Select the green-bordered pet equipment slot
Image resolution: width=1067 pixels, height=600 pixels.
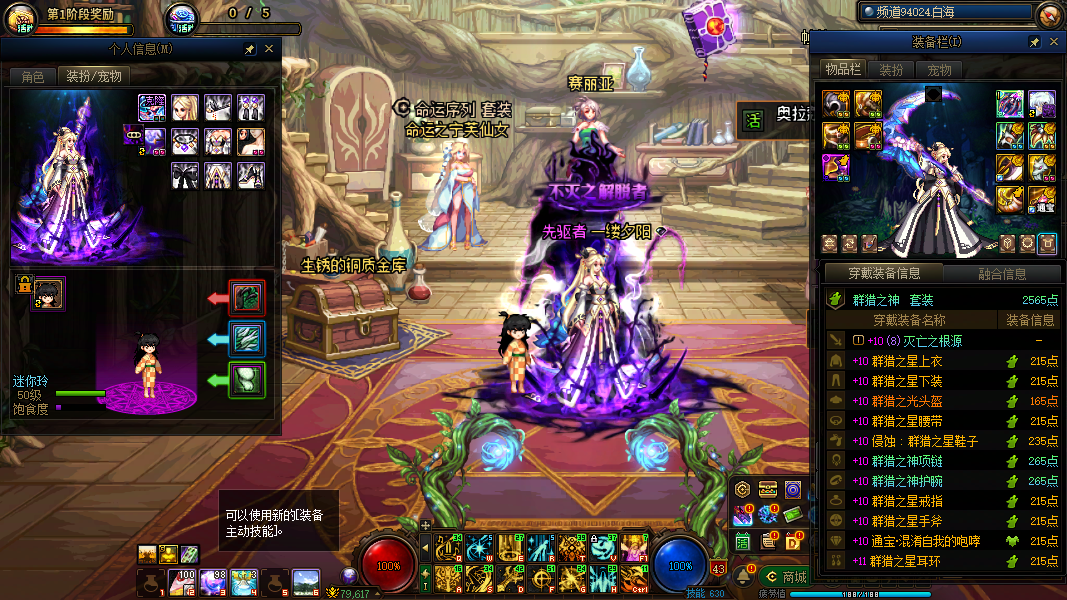pos(247,380)
